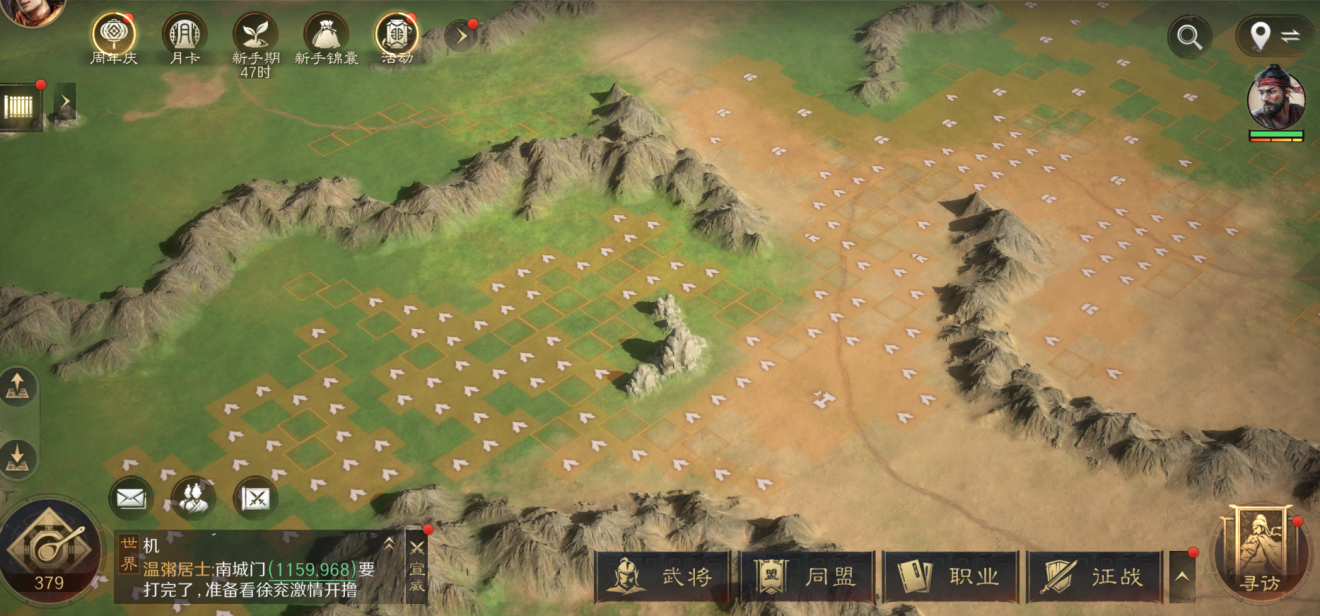This screenshot has width=1320, height=616.
Task: Open the bamboo scroll panel
Action: 21,106
